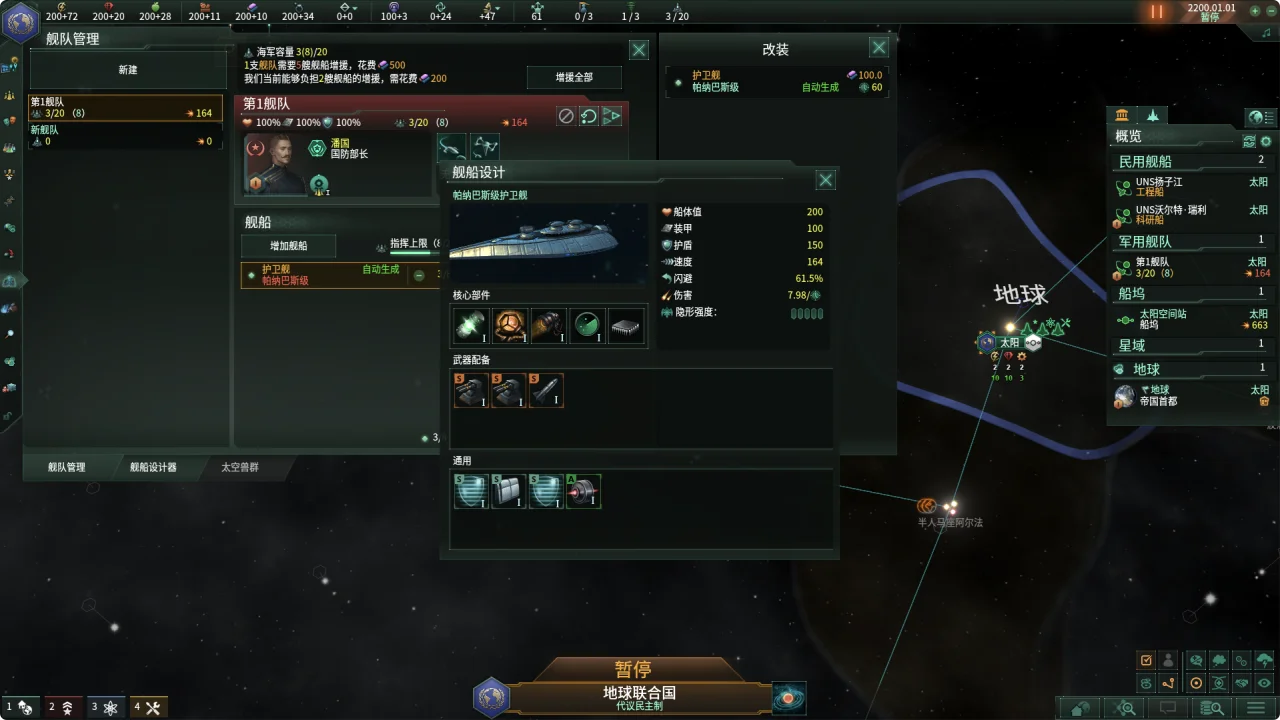The width and height of the screenshot is (1280, 720).
Task: Click the empire emblem in top-left corner
Action: coord(19,22)
